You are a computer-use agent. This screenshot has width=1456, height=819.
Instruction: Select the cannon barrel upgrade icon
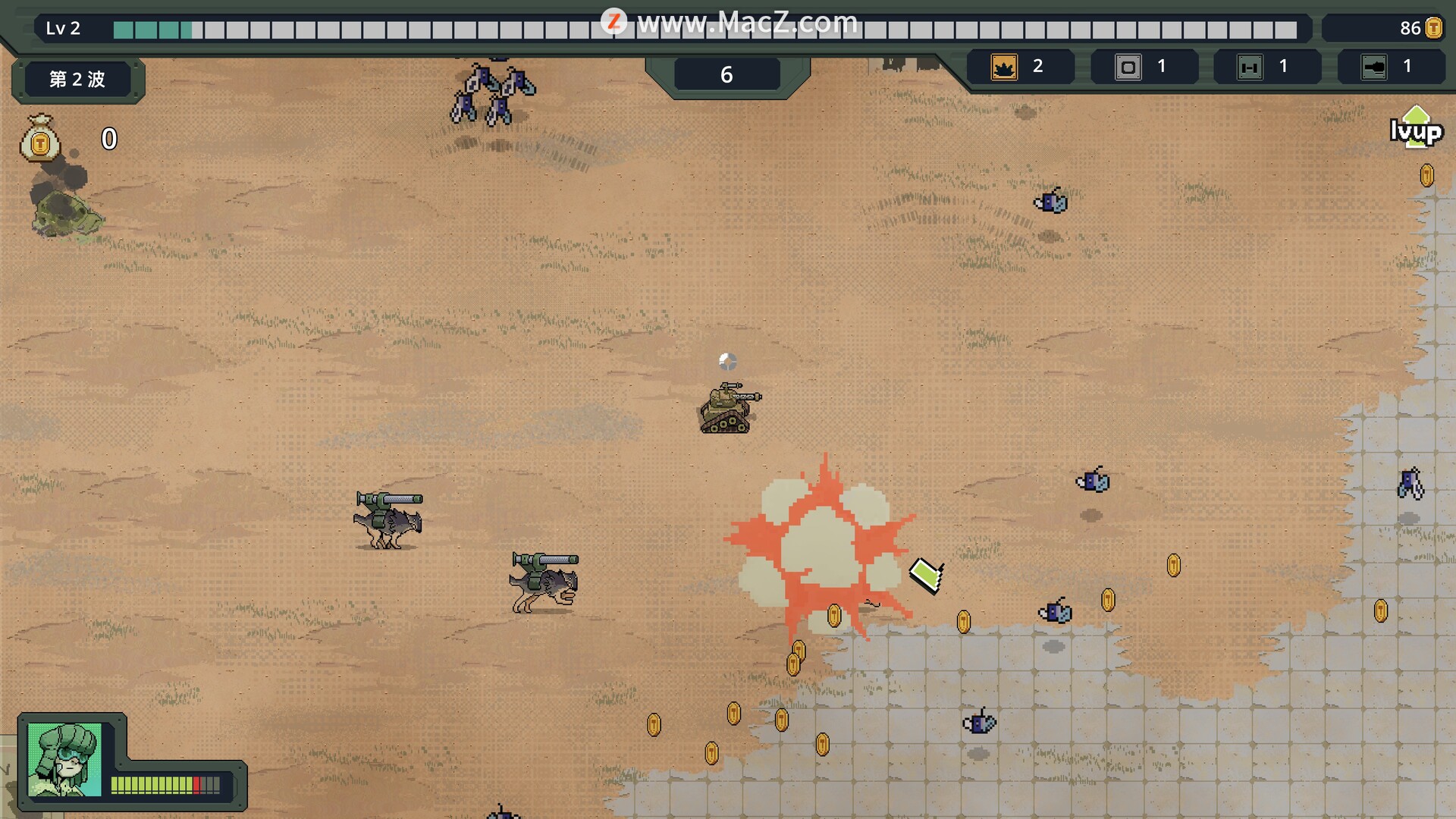[1373, 67]
